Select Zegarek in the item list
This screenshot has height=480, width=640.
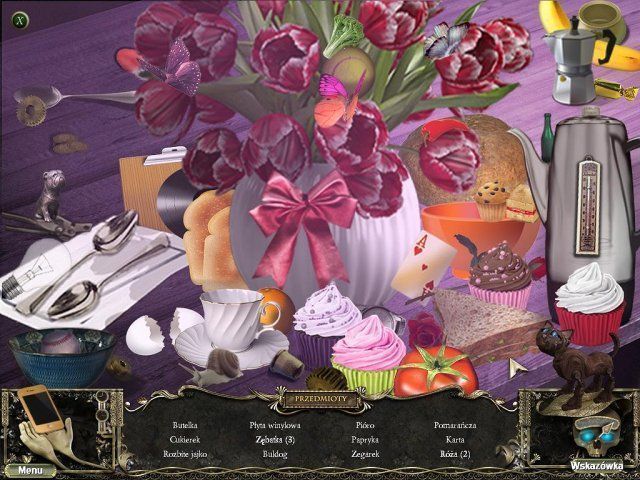click(x=365, y=453)
